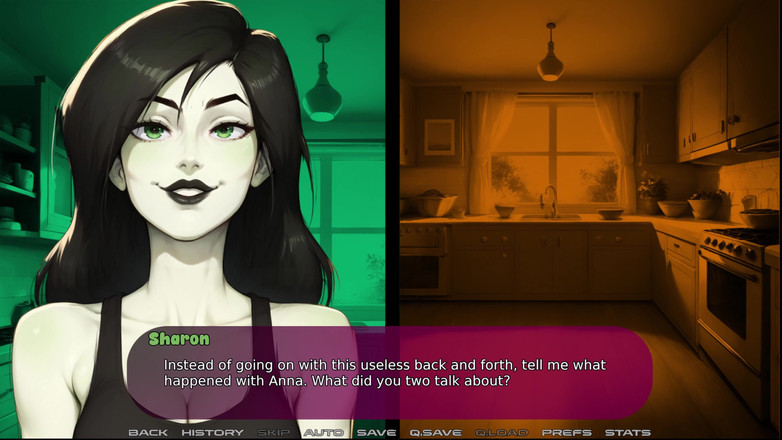Open the SAVE game screen
The height and width of the screenshot is (440, 782).
tap(376, 432)
